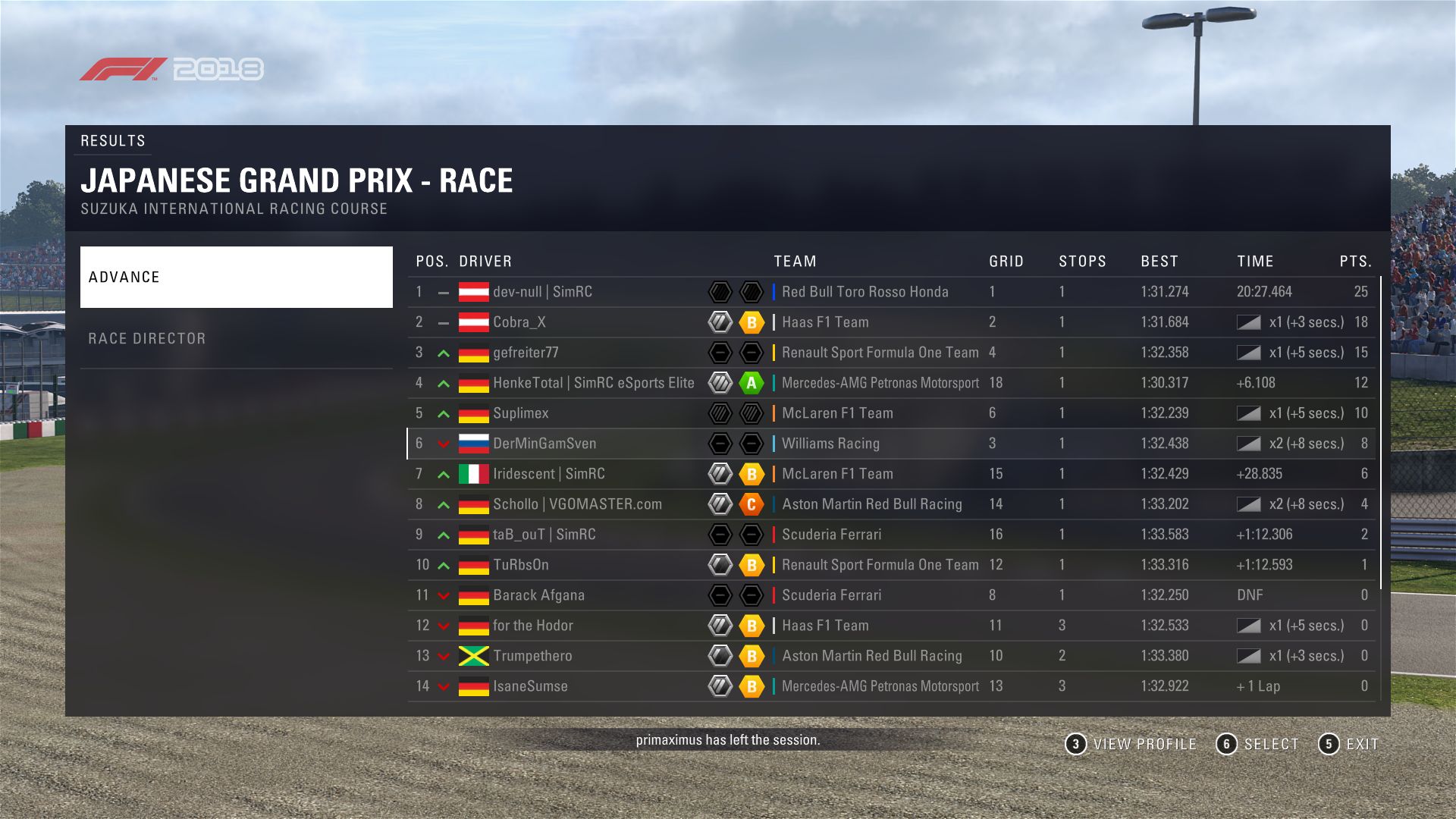The image size is (1456, 819).
Task: Select DerMinGamSven's results row
Action: (544, 444)
